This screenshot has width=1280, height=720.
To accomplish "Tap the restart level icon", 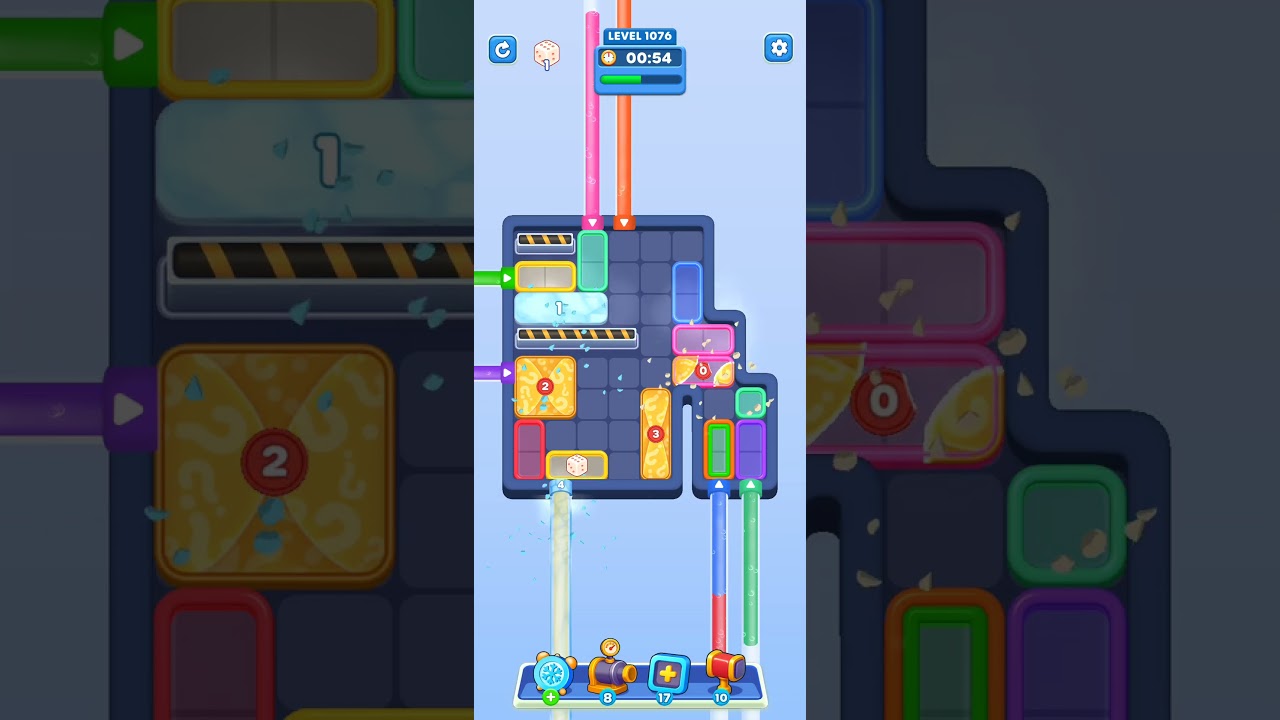I will (x=503, y=49).
